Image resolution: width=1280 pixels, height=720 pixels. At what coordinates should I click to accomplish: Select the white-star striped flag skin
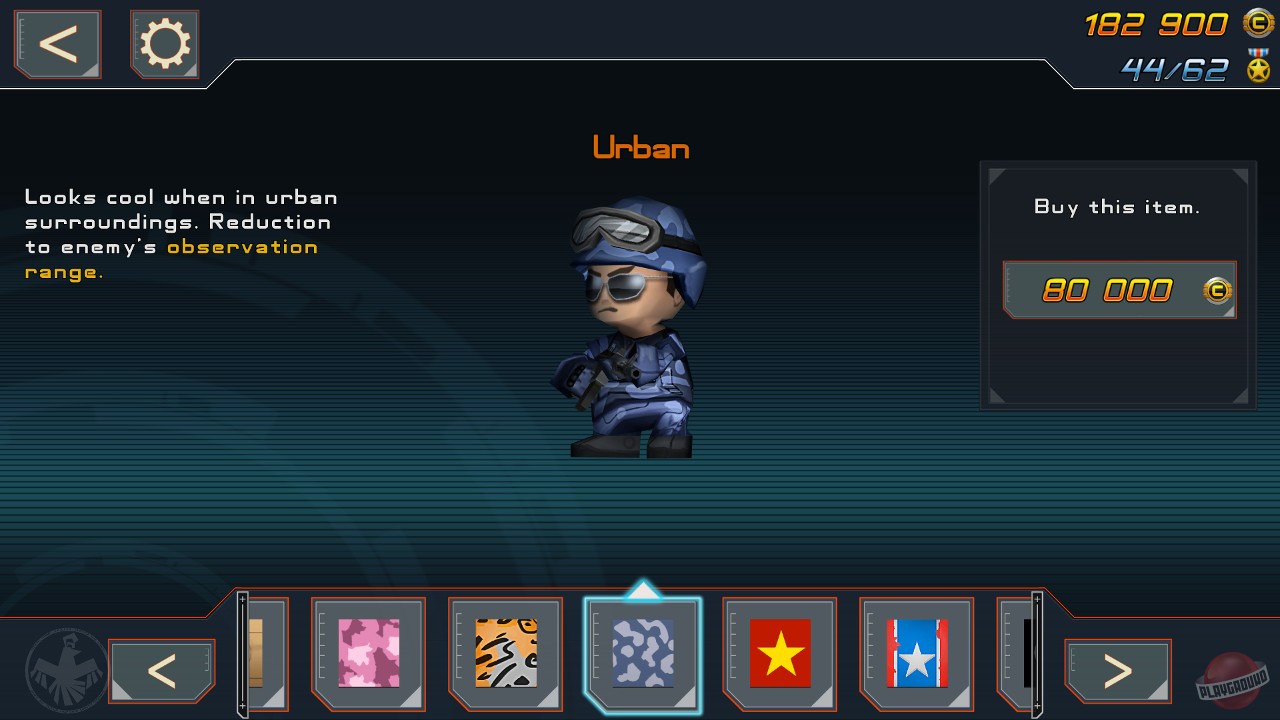tap(917, 655)
